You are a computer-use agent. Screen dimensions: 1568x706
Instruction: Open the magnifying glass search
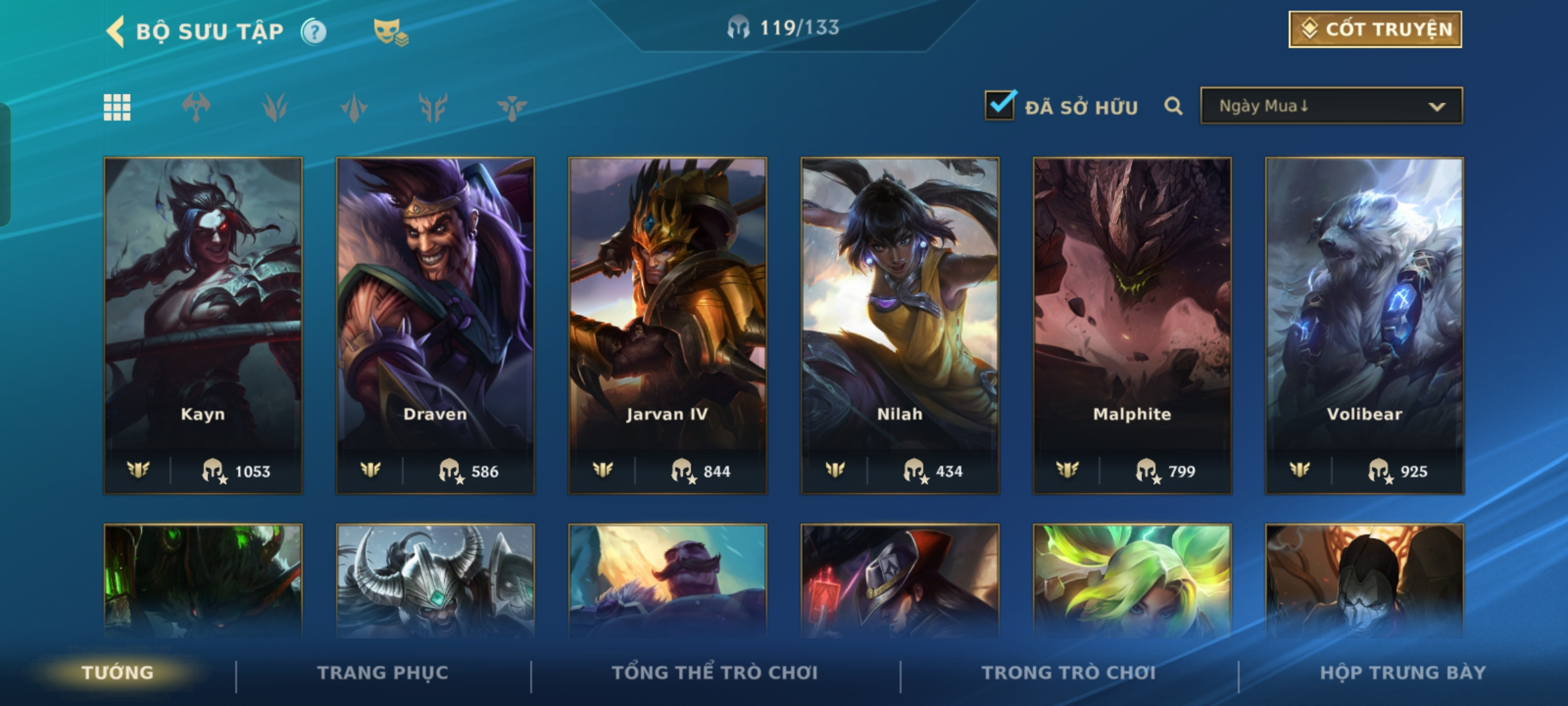[1173, 106]
